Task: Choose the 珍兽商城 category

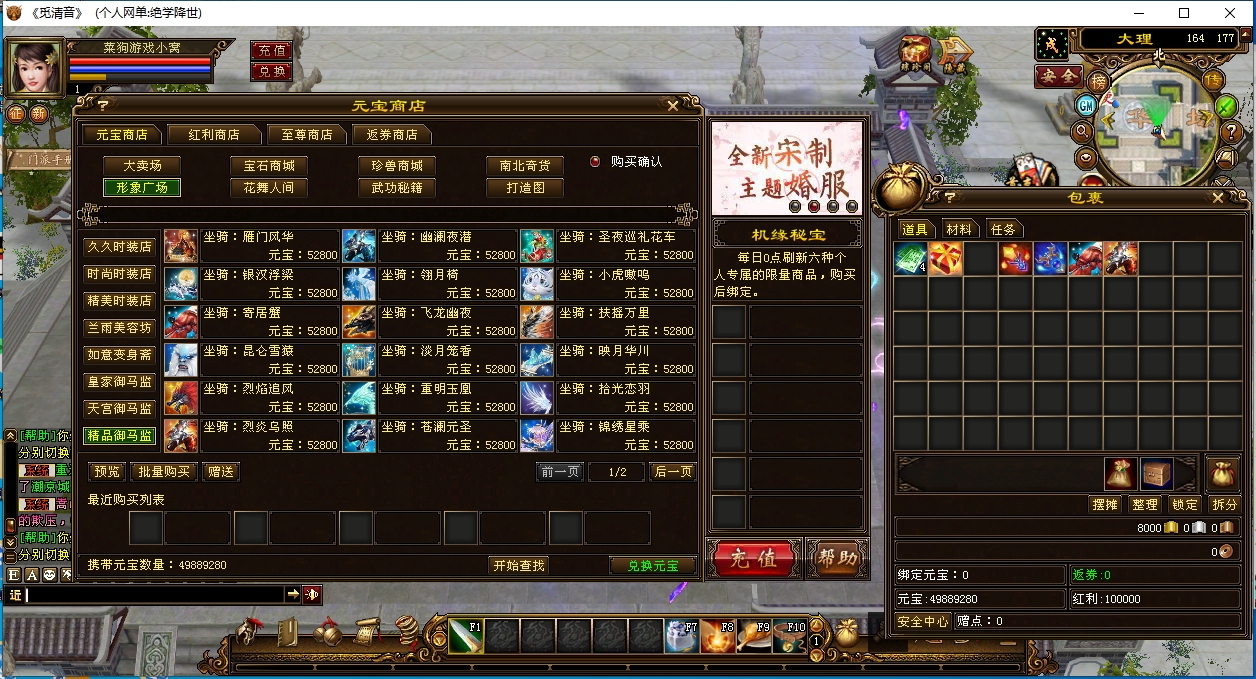Action: coord(397,165)
